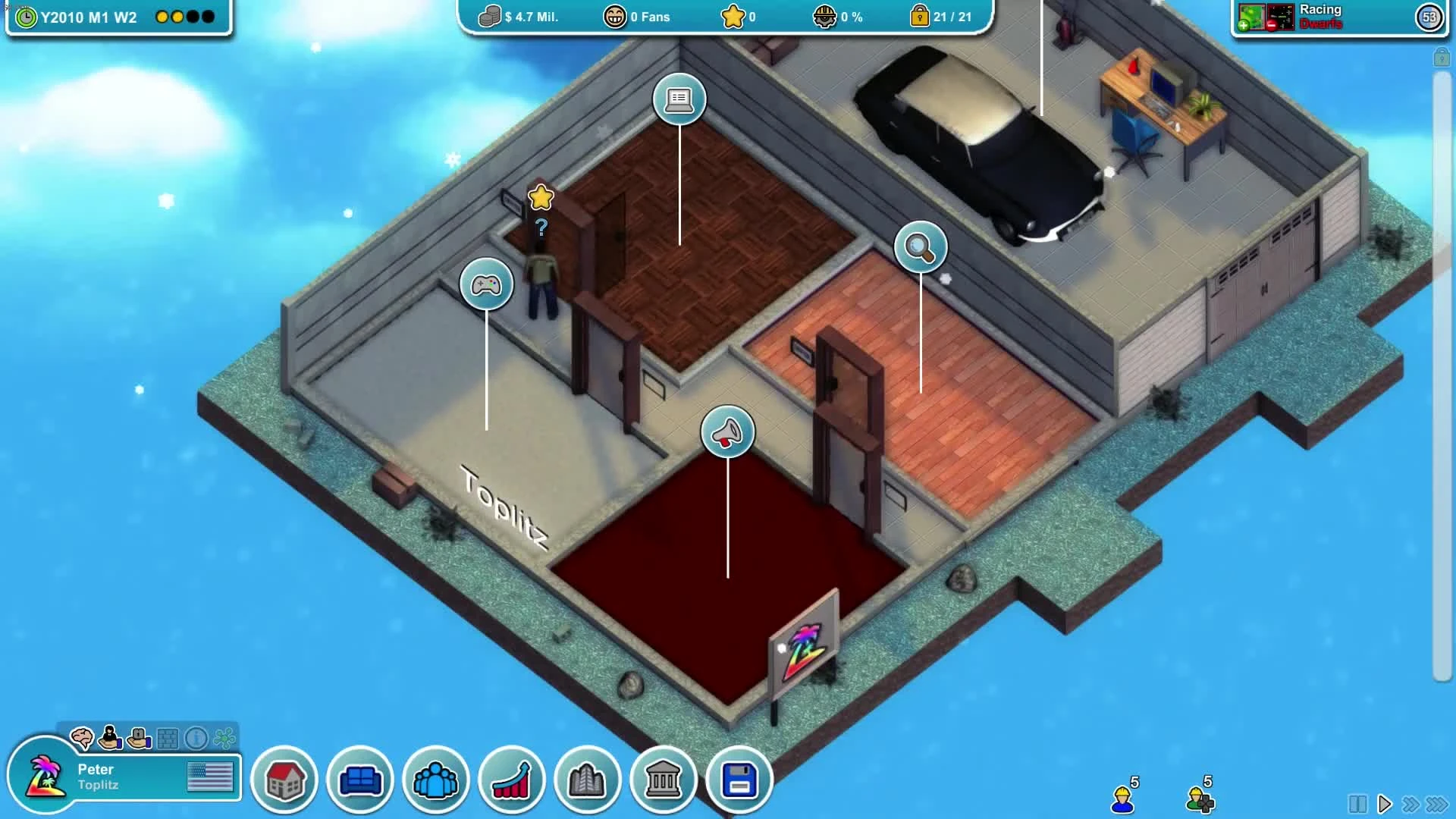Save the game with the floppy disk icon
Screen dimensions: 1456x819
740,780
